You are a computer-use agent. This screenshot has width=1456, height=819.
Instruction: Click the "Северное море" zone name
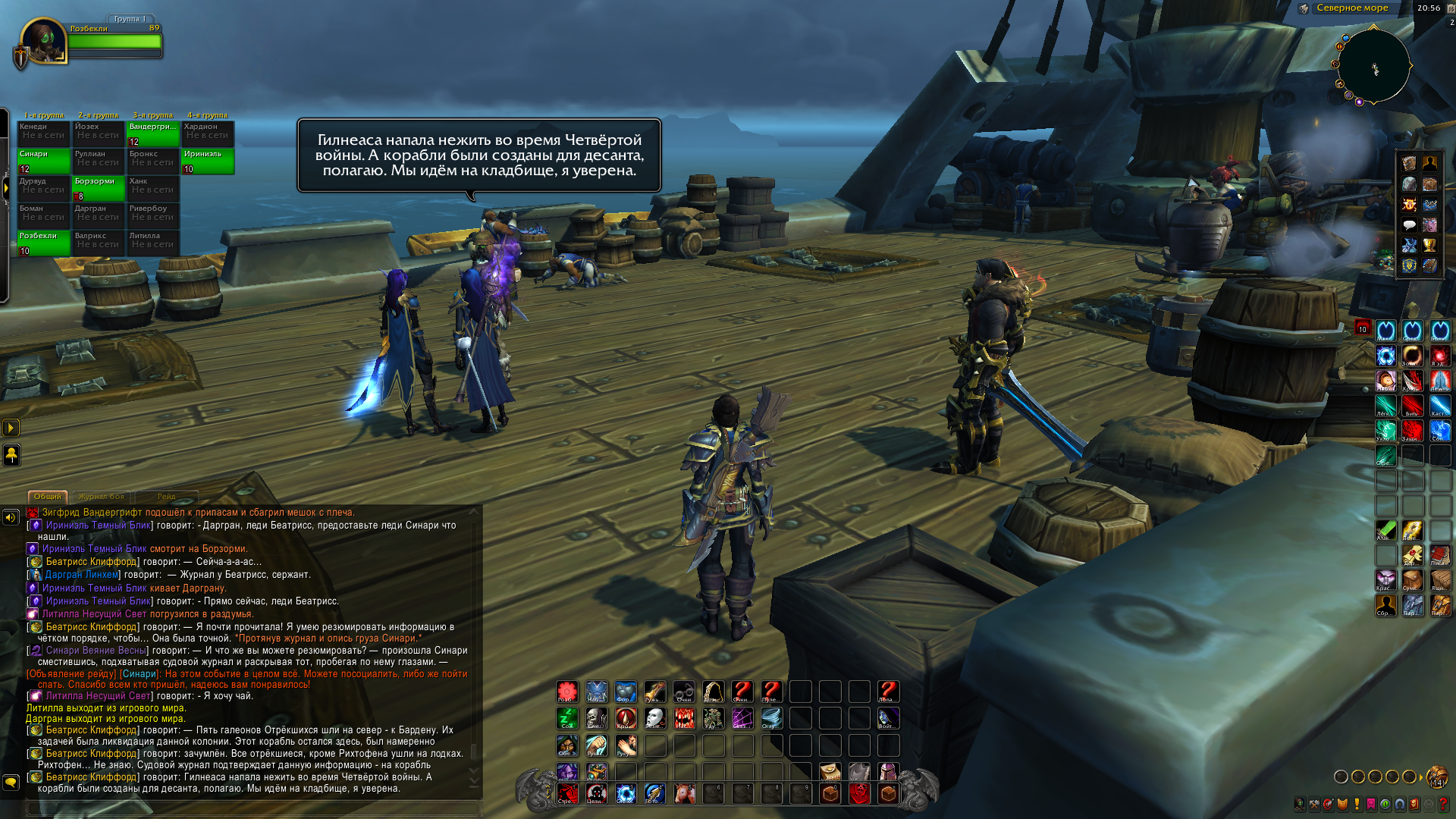(1352, 8)
